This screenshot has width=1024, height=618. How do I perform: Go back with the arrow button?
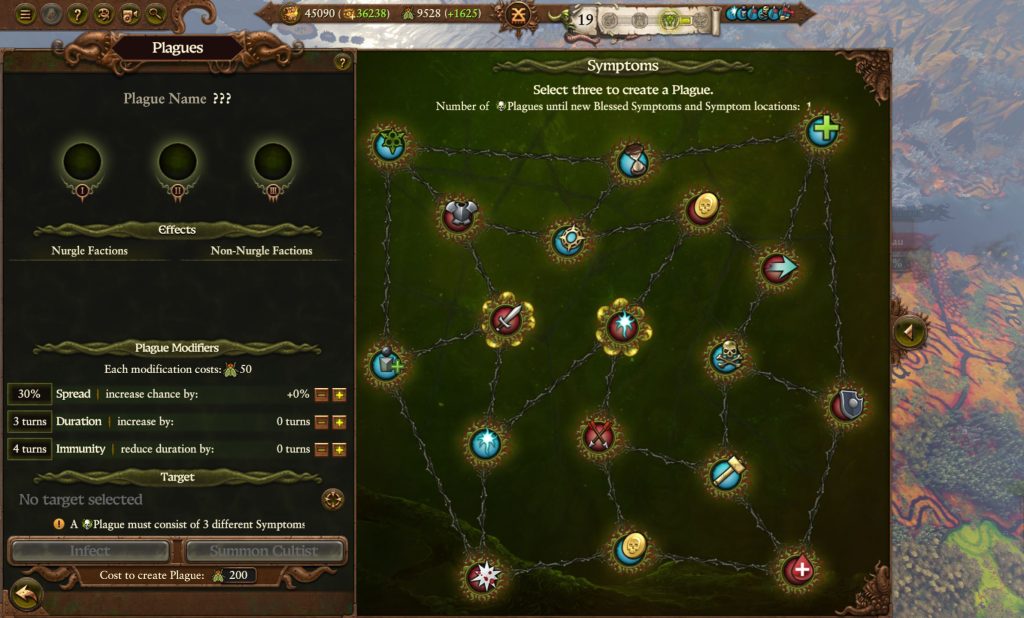point(26,593)
